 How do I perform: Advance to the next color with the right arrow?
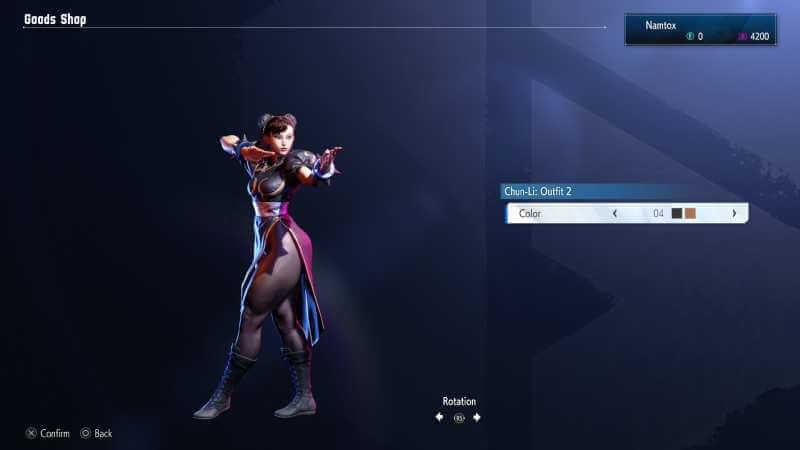pyautogui.click(x=734, y=213)
